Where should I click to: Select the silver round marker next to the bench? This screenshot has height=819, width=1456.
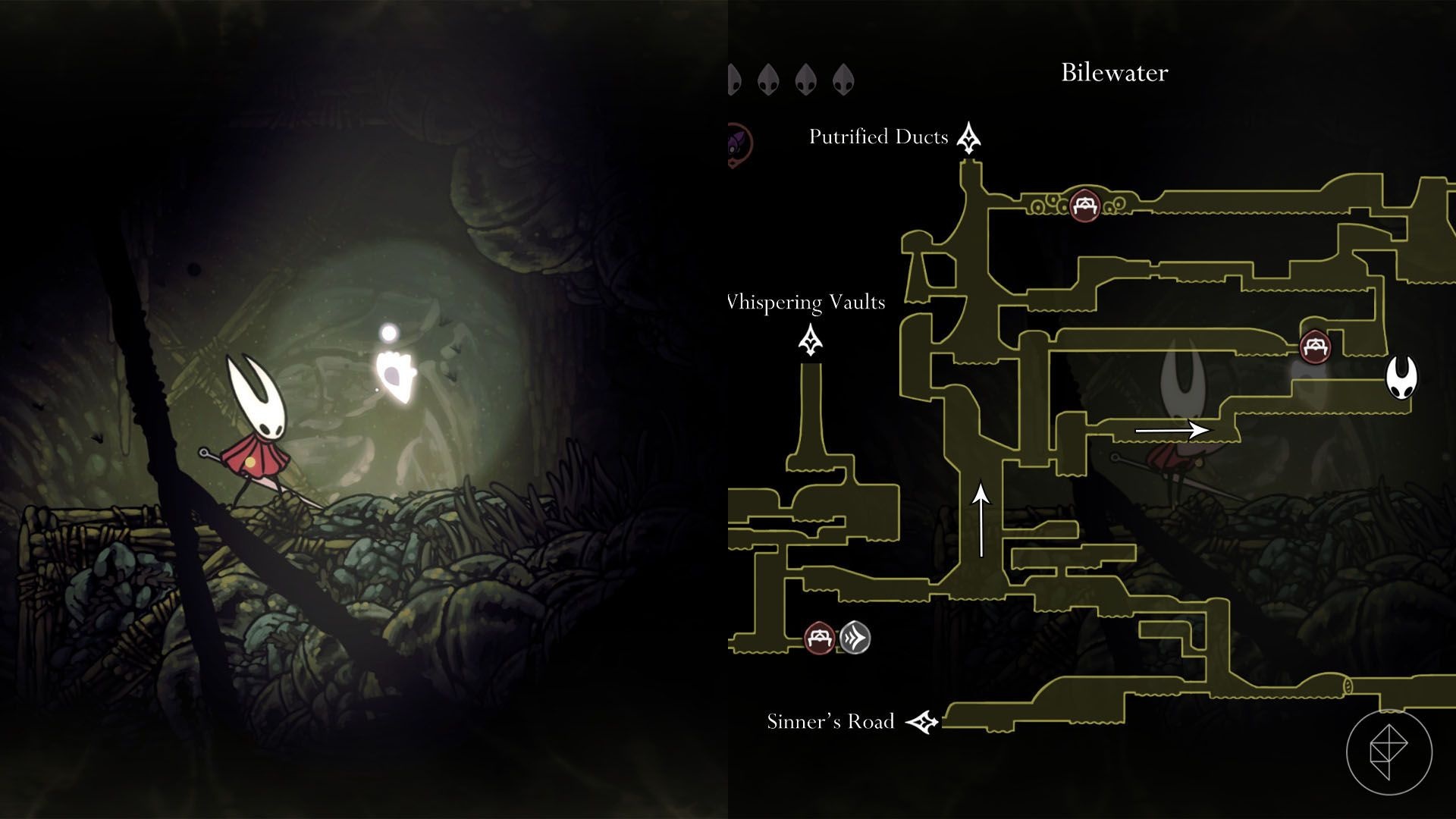click(854, 638)
